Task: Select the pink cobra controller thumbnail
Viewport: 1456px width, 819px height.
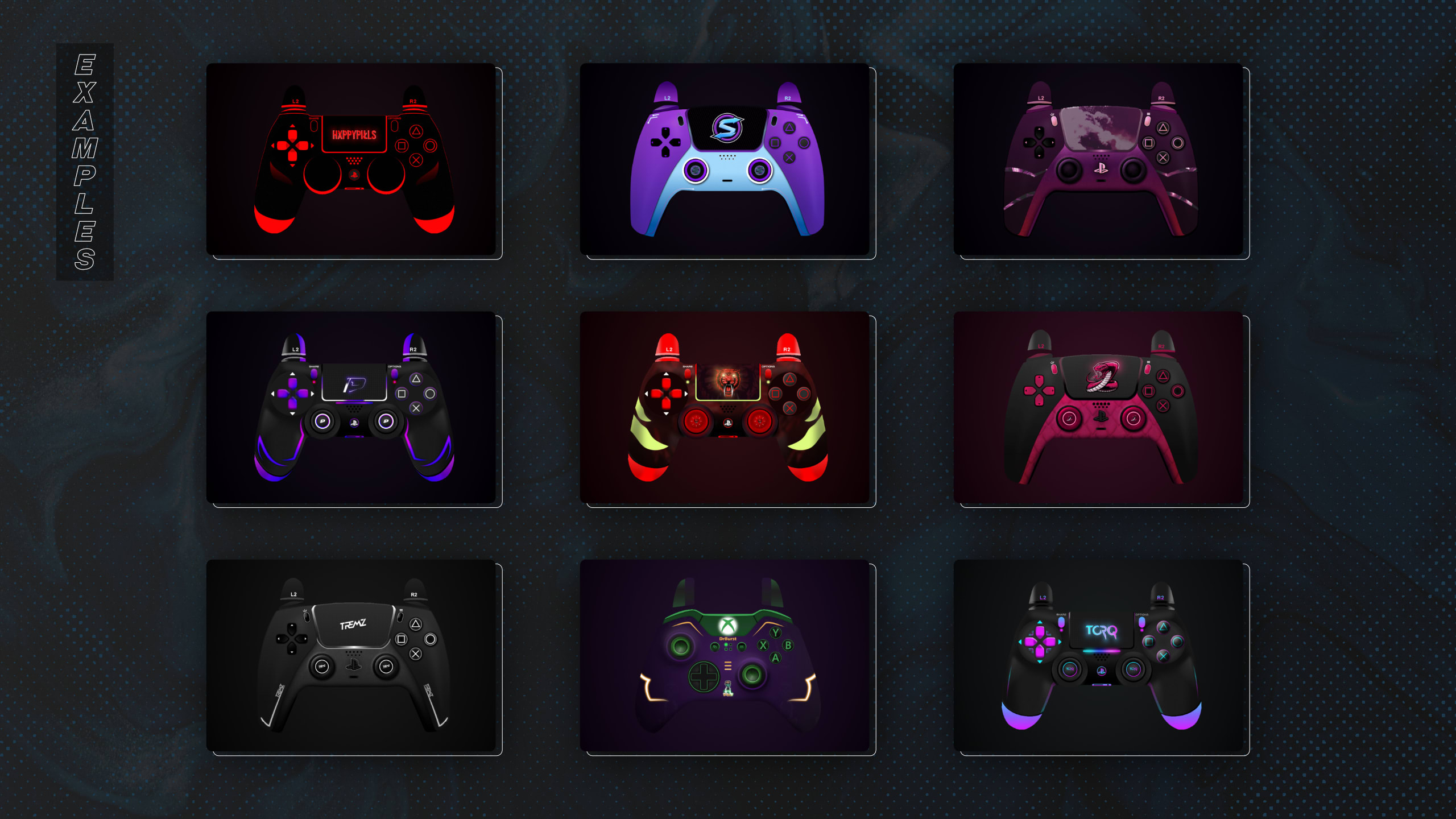Action: click(x=1098, y=407)
